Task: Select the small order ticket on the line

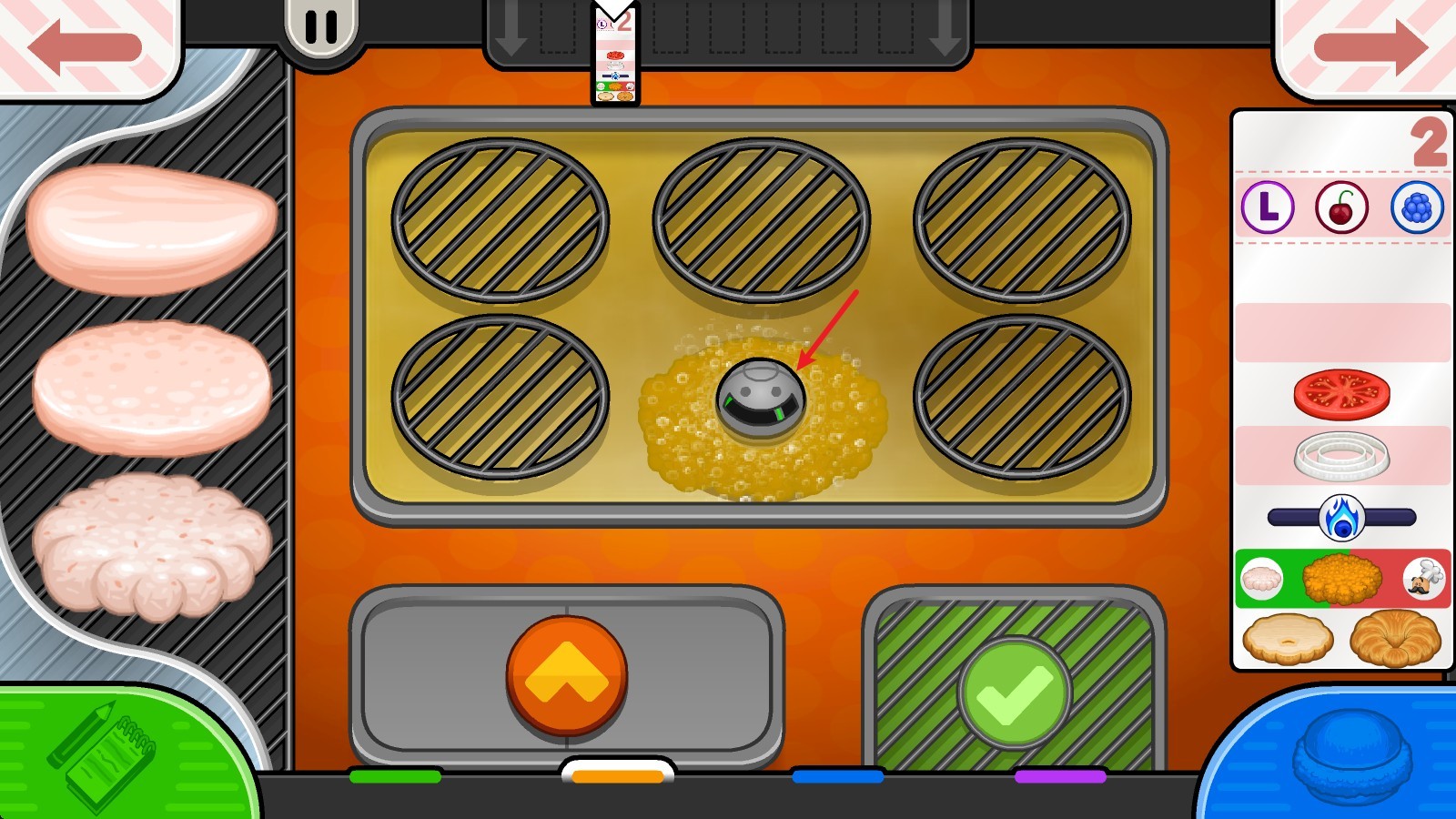Action: (x=615, y=56)
